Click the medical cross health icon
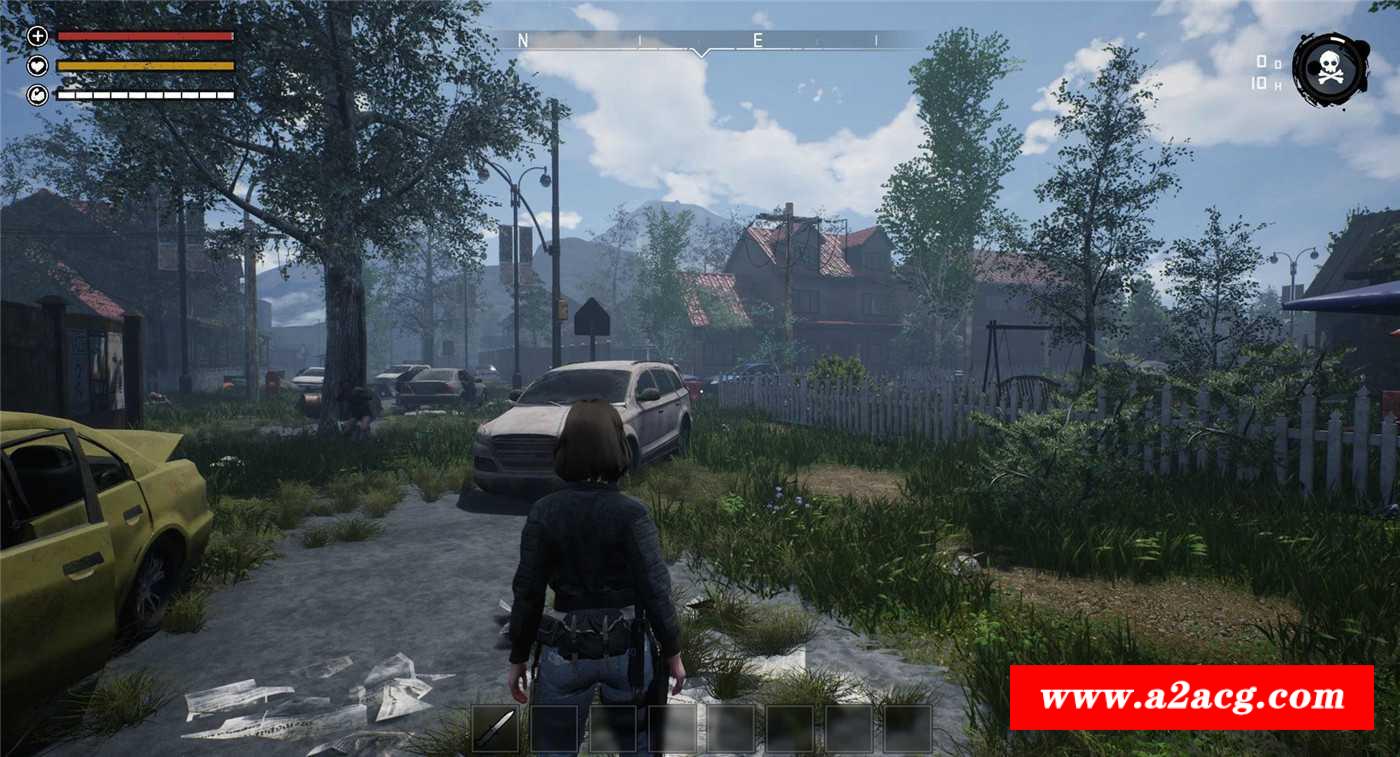 click(x=38, y=37)
